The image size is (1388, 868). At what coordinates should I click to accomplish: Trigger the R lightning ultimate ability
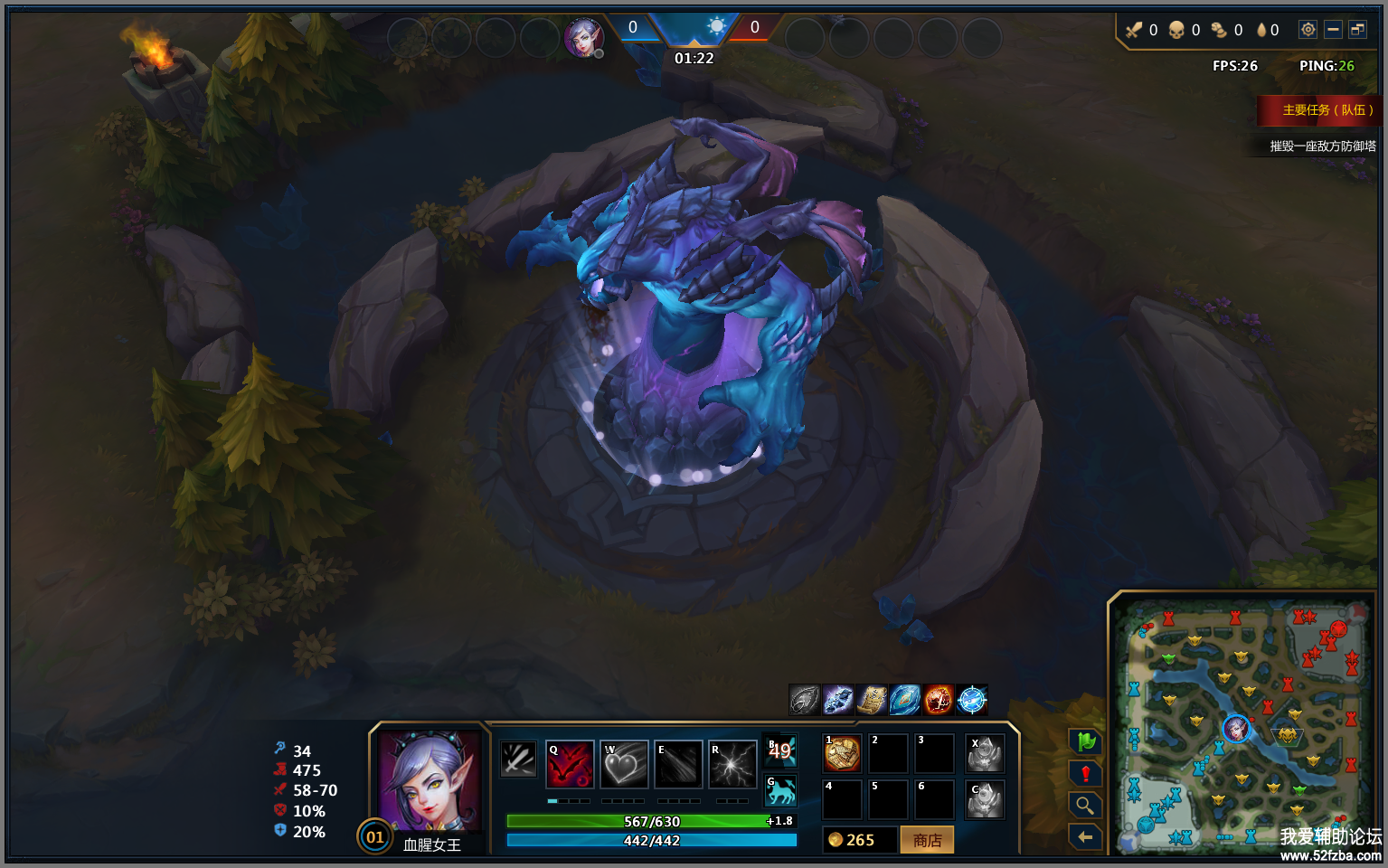pos(732,765)
